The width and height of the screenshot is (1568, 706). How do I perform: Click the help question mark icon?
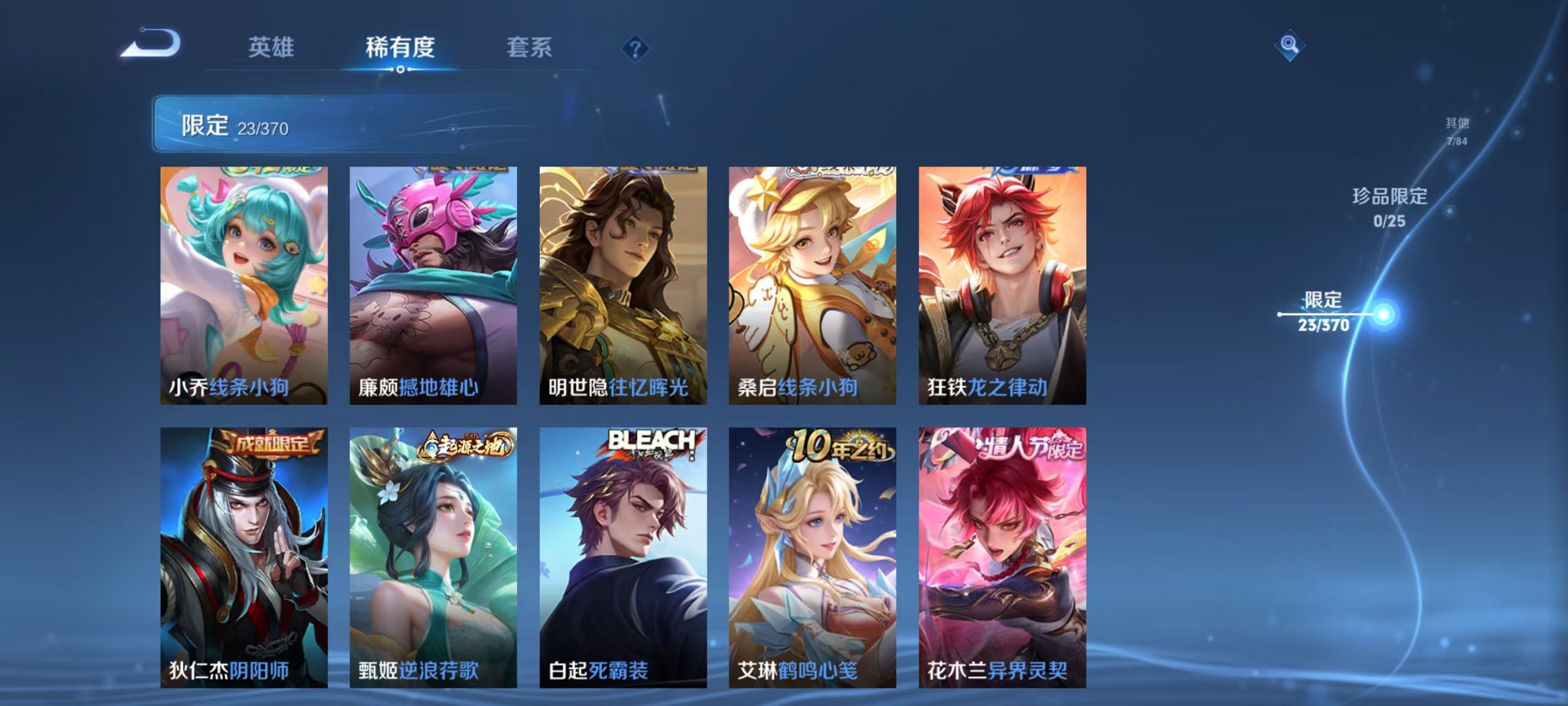click(636, 47)
